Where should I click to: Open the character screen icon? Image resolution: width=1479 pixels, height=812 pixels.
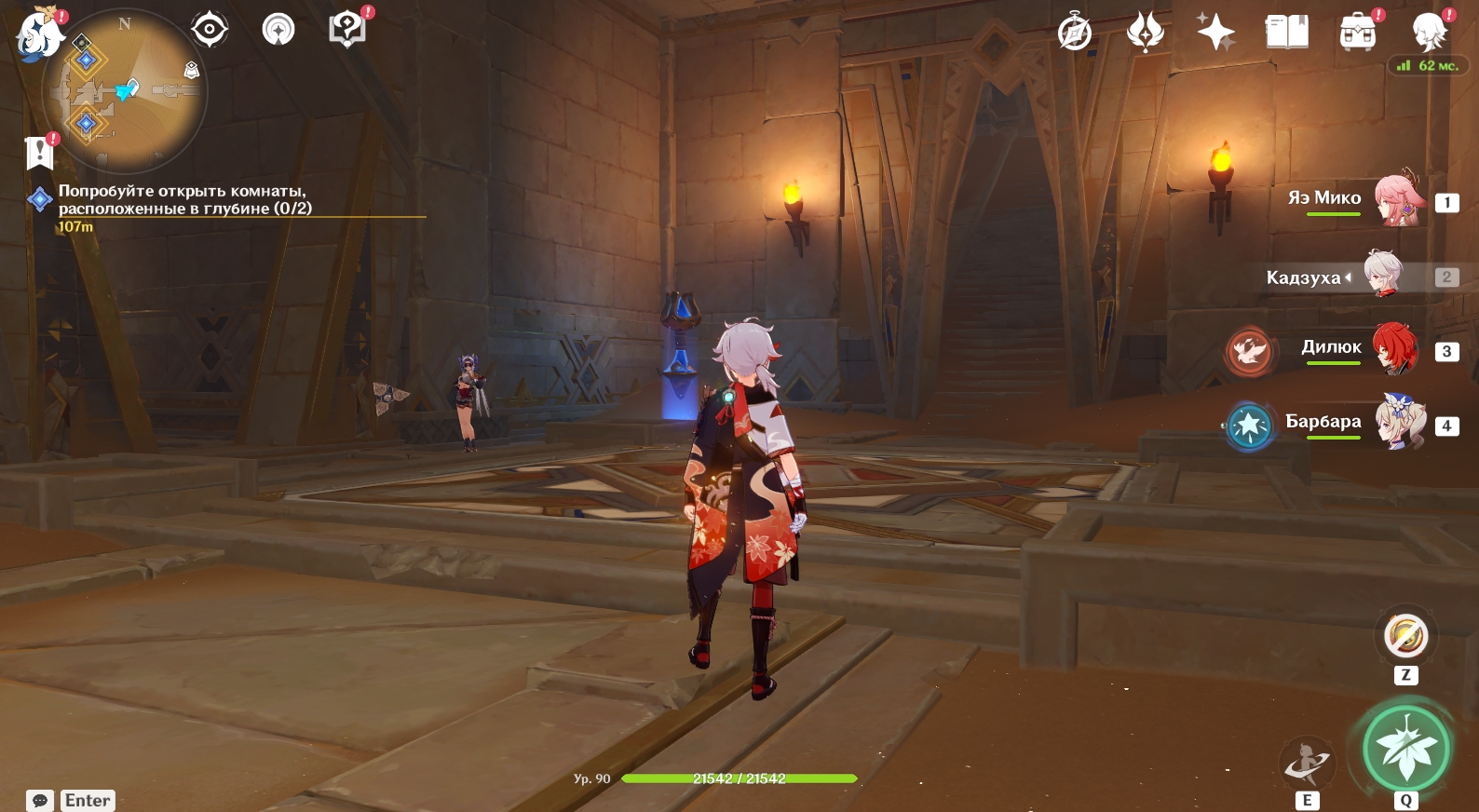coord(1429,34)
